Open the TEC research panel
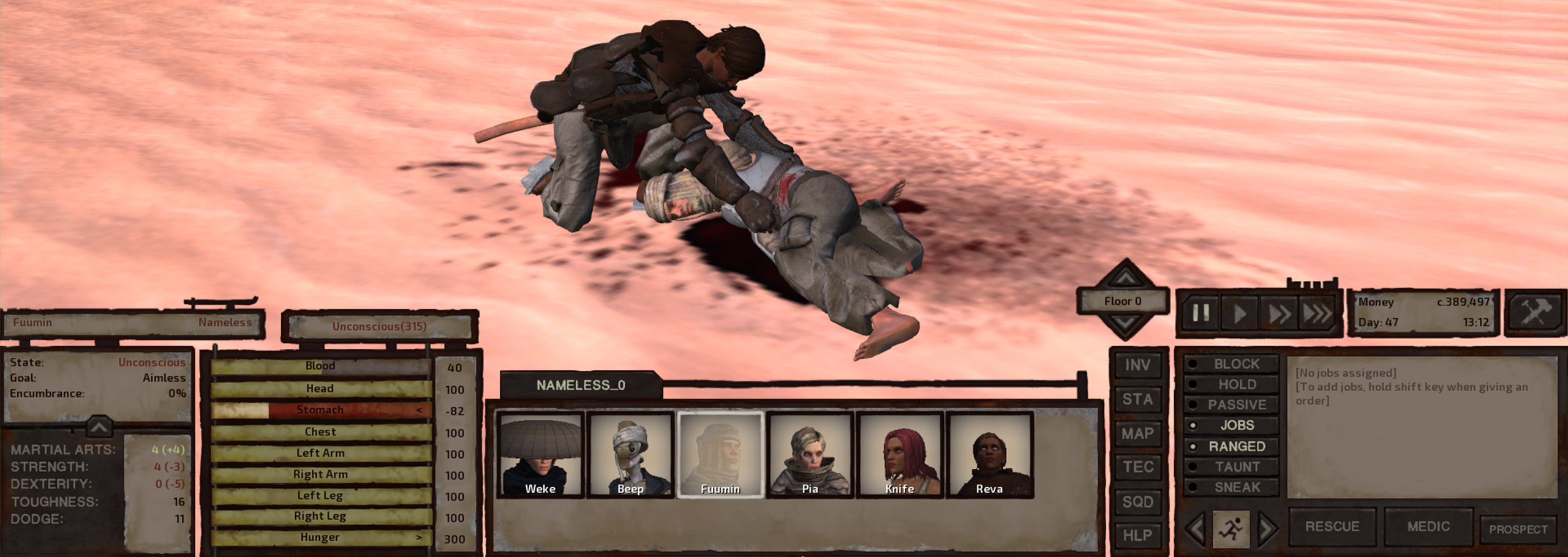The height and width of the screenshot is (557, 1568). [1136, 466]
